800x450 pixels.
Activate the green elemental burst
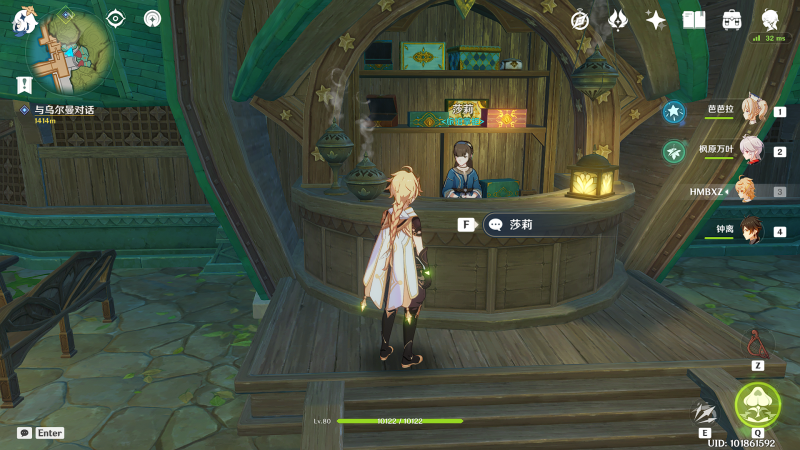click(x=757, y=405)
